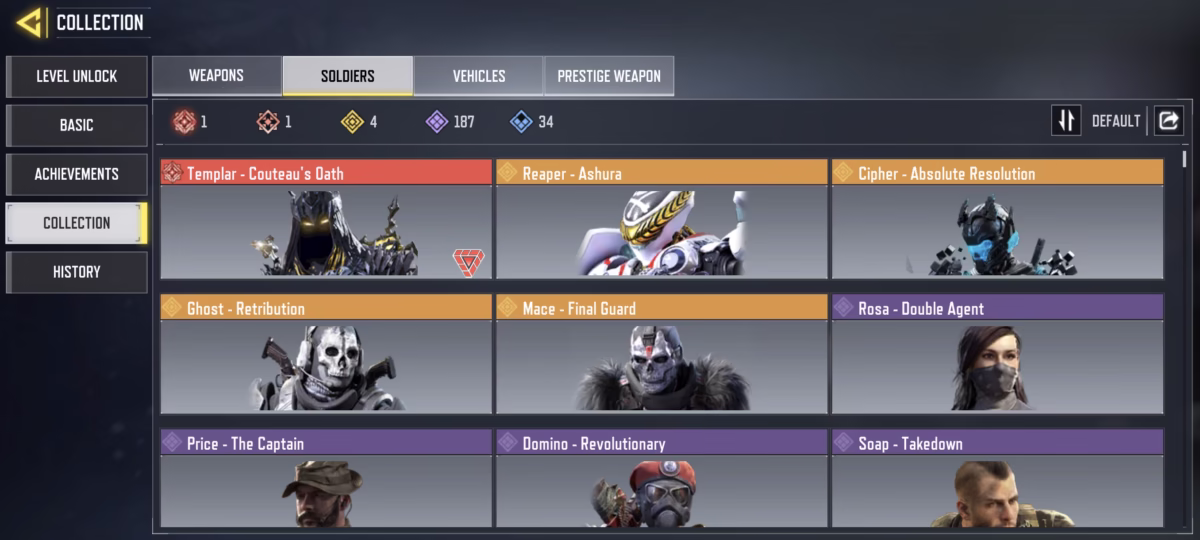Select Cipher - Absolute Resolution skin
This screenshot has width=1200, height=540.
coord(997,219)
